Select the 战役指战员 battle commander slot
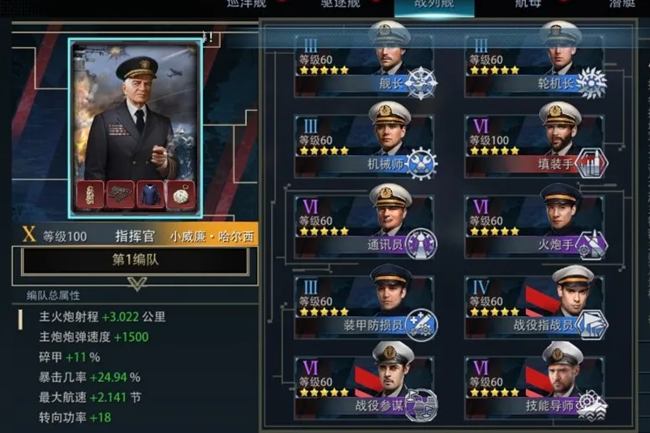Screen dimensions: 650x433 pyautogui.click(x=536, y=308)
